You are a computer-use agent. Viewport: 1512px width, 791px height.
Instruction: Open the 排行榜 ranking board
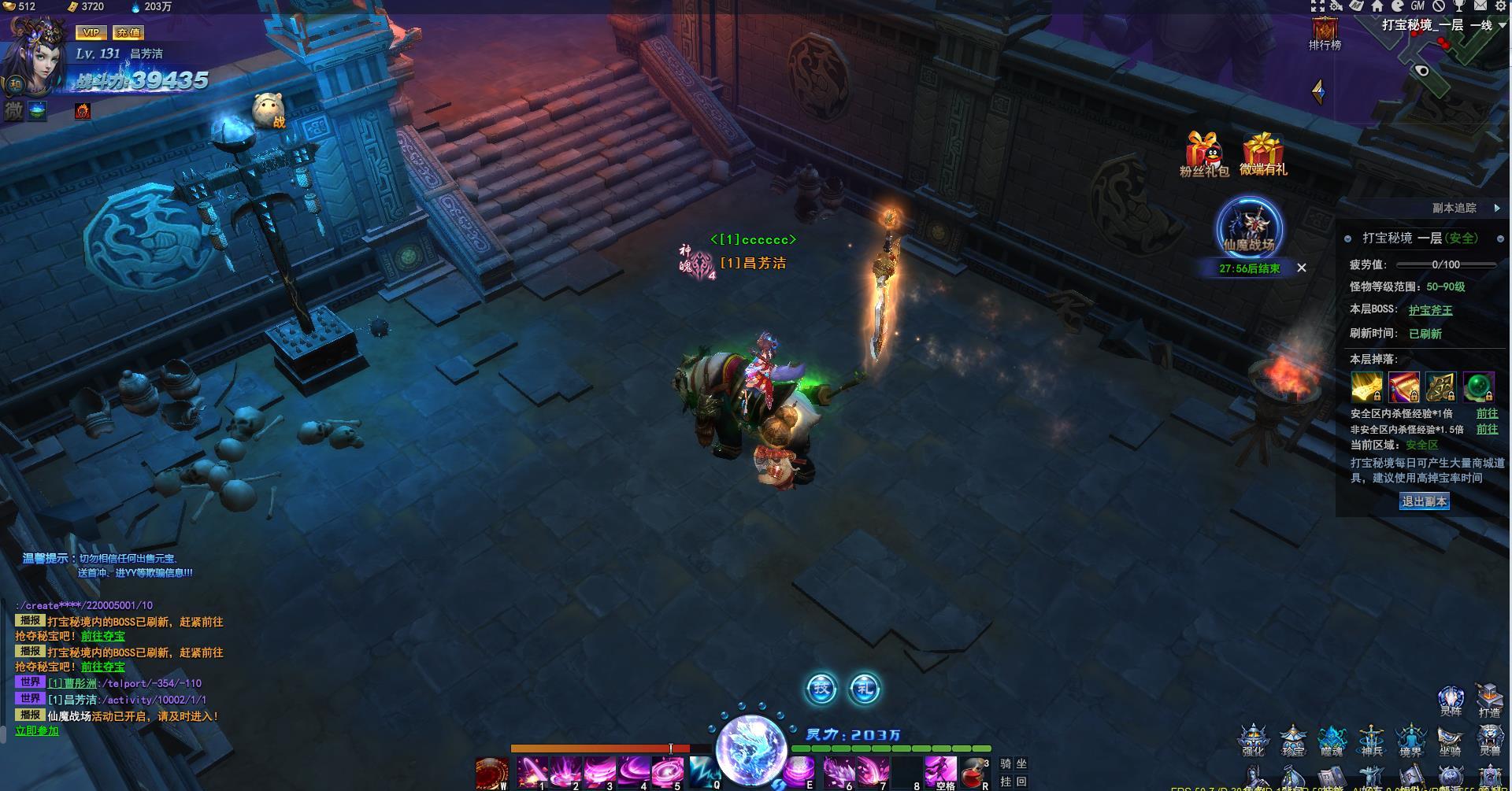1325,35
